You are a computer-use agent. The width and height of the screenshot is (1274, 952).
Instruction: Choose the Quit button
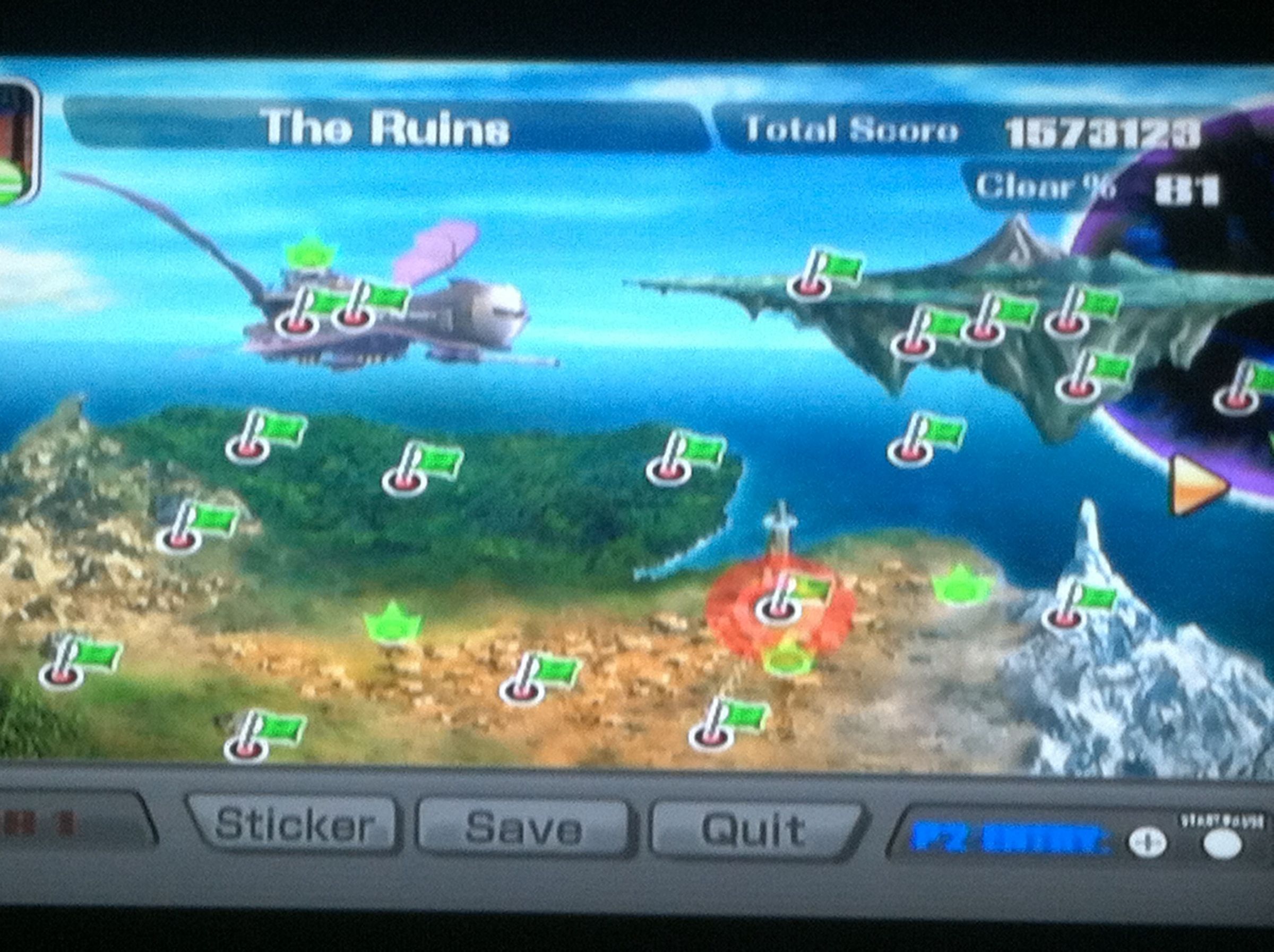(x=753, y=829)
